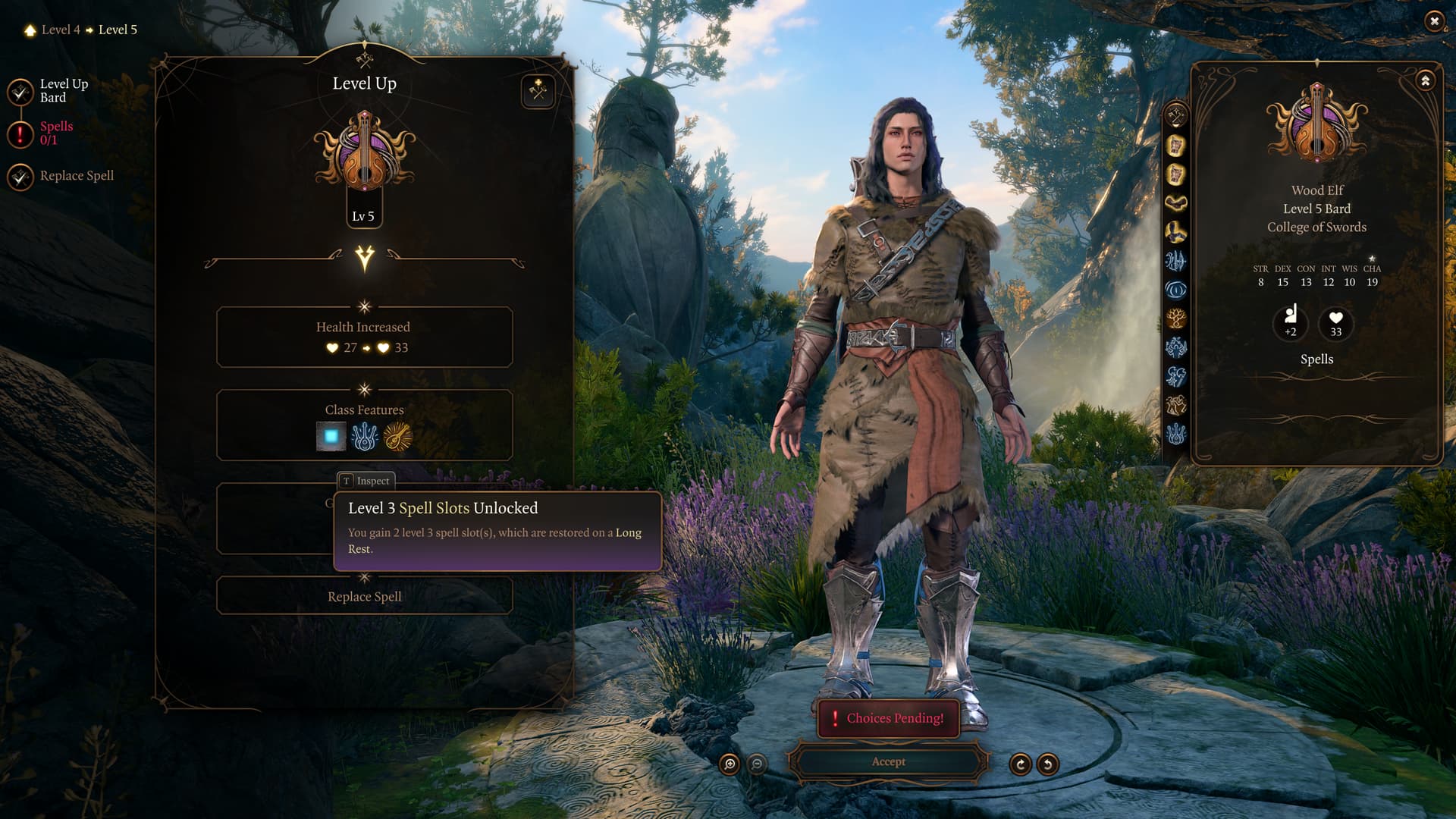Click the multiclass button on Level Up panel
Image resolution: width=1456 pixels, height=819 pixels.
click(538, 92)
